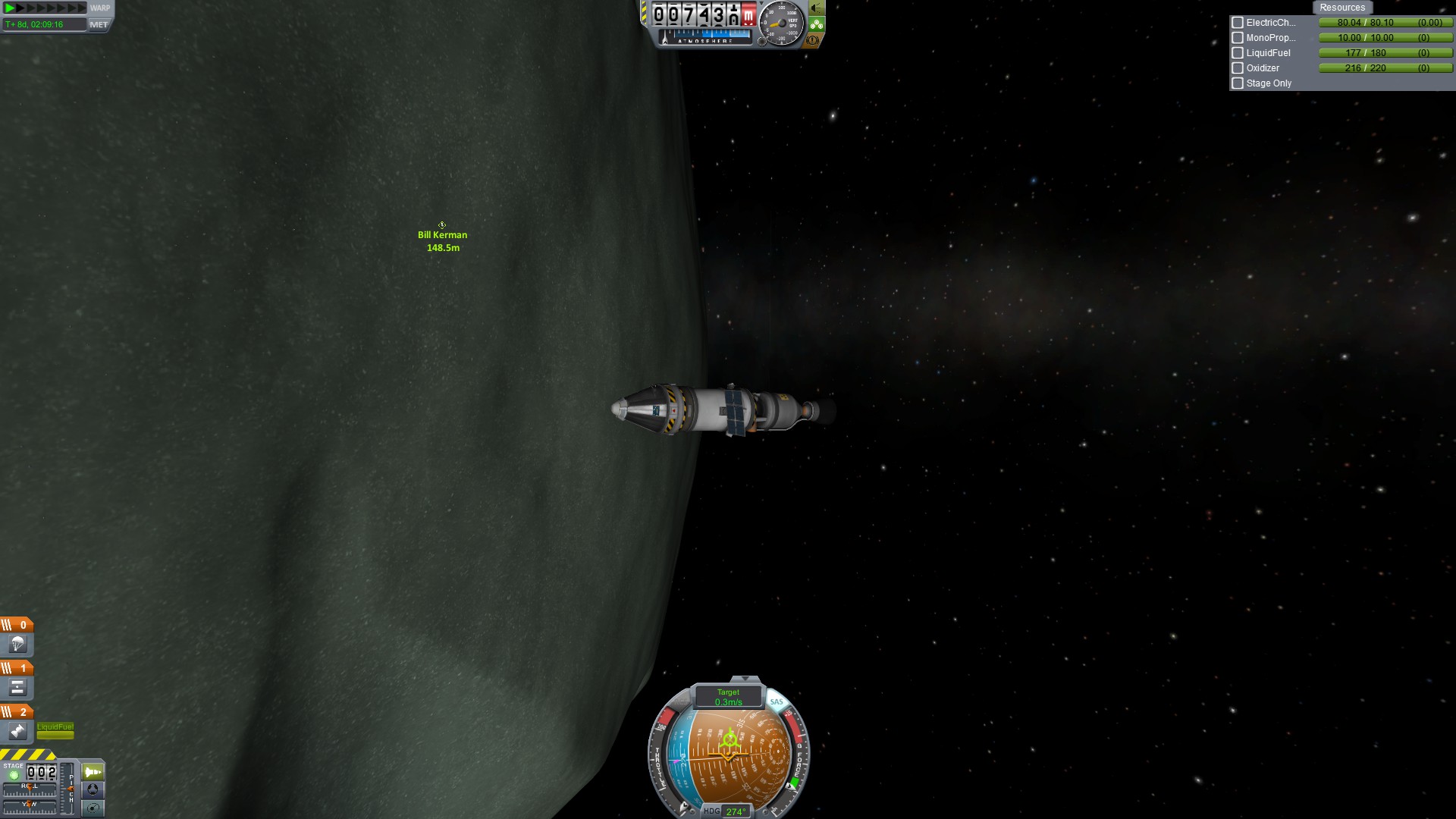Screen dimensions: 1456x819
Task: Open the map view button
Action: pos(93,808)
